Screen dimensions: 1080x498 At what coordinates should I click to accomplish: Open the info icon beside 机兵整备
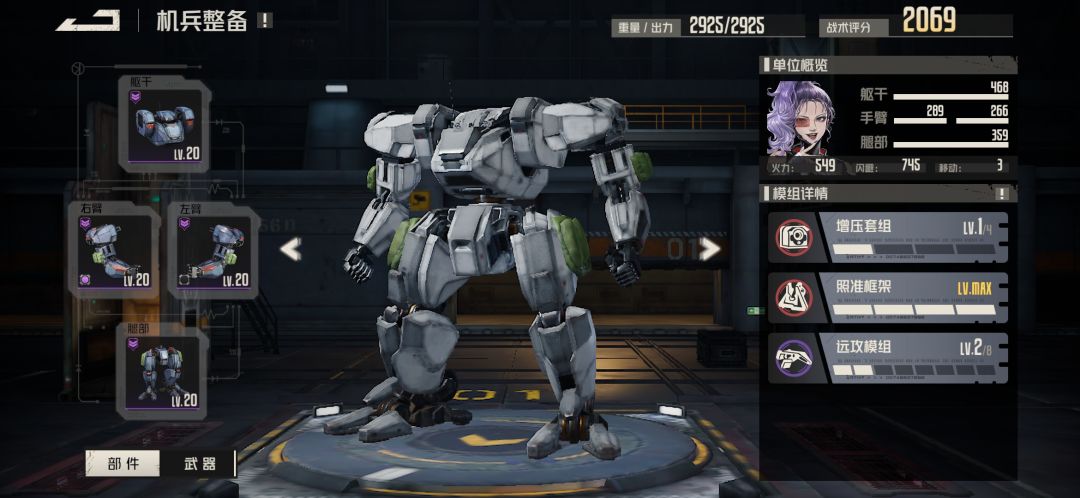(x=264, y=20)
